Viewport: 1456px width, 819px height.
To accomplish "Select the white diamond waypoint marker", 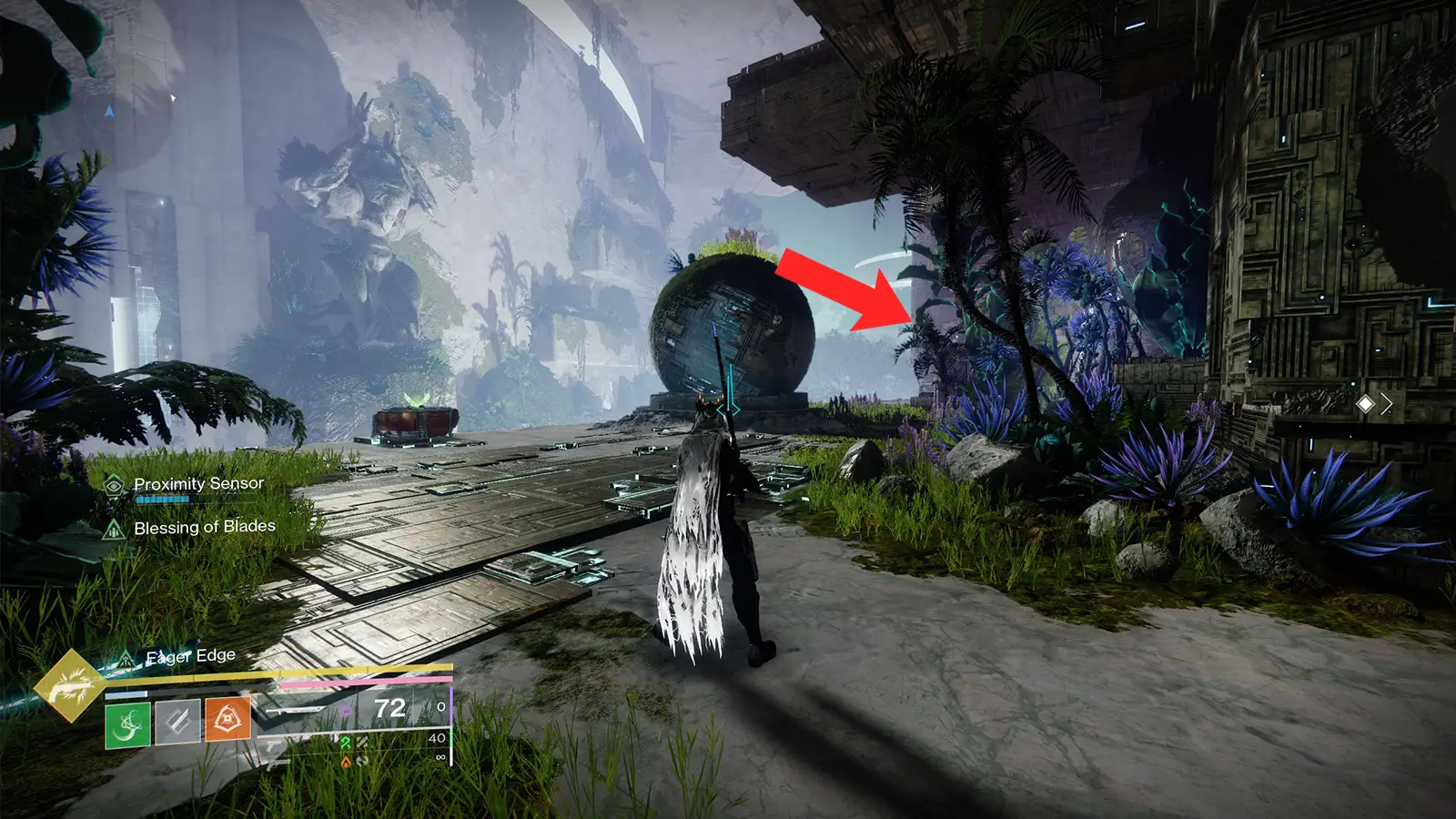I will click(x=1365, y=404).
